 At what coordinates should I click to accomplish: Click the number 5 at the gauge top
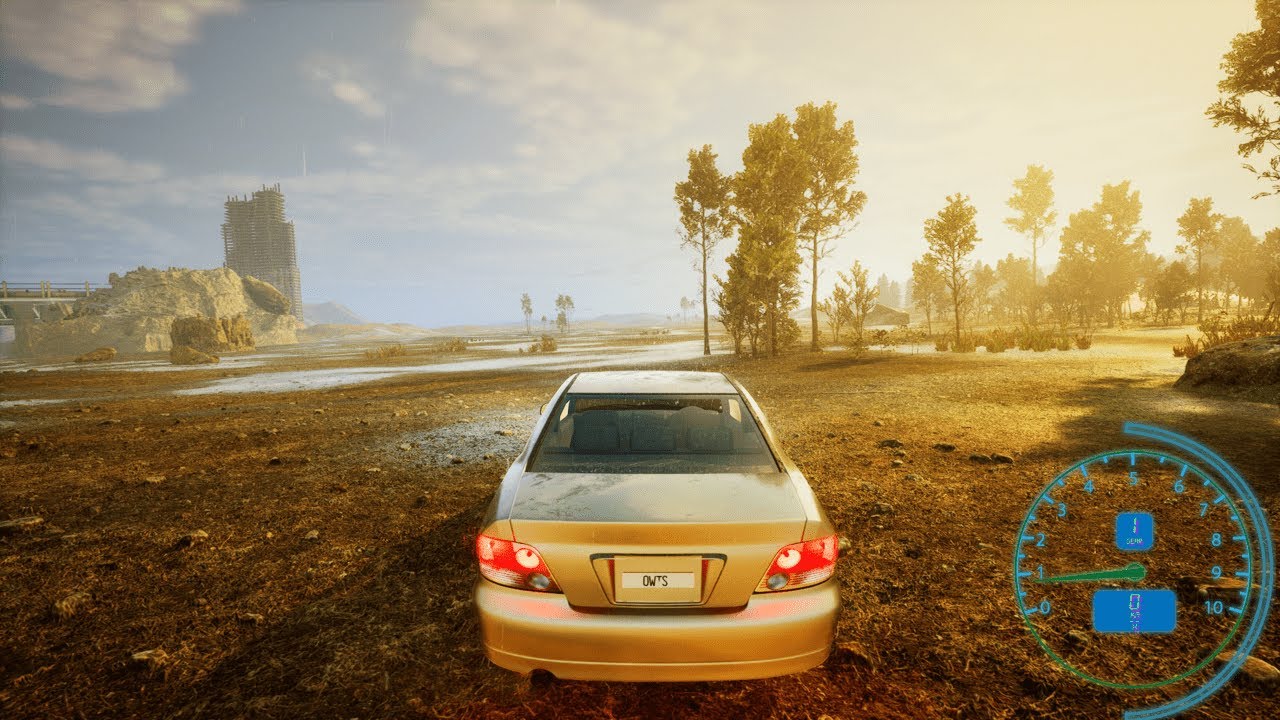tap(1133, 477)
